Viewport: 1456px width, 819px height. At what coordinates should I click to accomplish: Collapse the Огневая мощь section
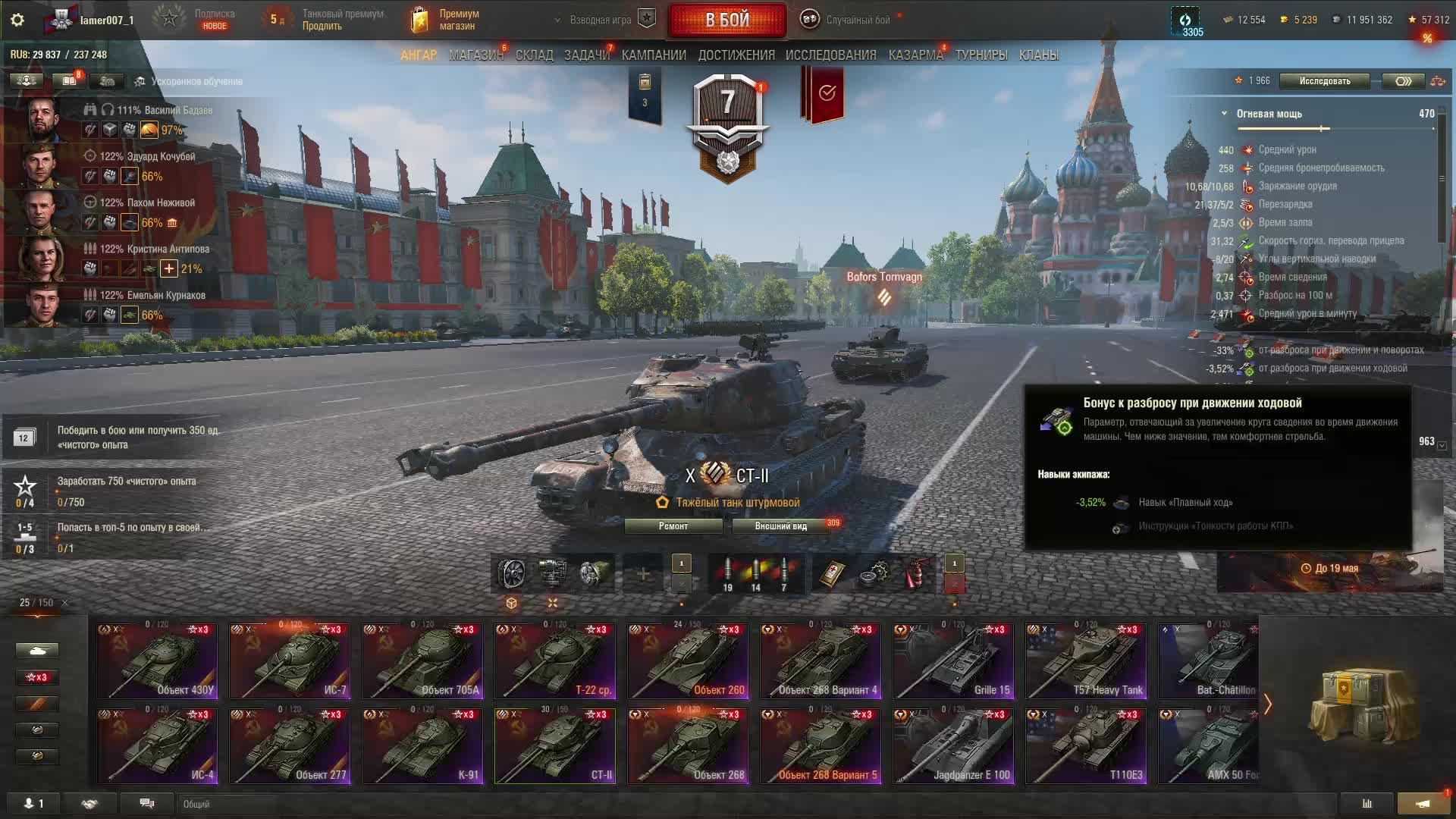(x=1224, y=114)
